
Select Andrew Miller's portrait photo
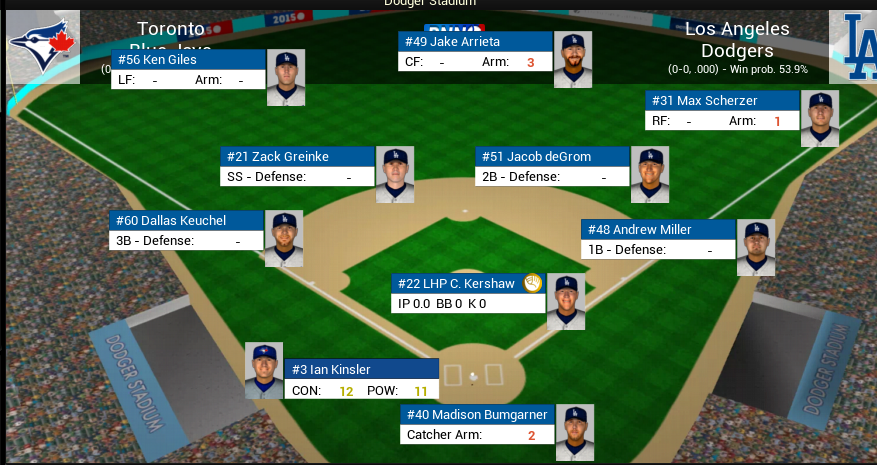pos(756,248)
